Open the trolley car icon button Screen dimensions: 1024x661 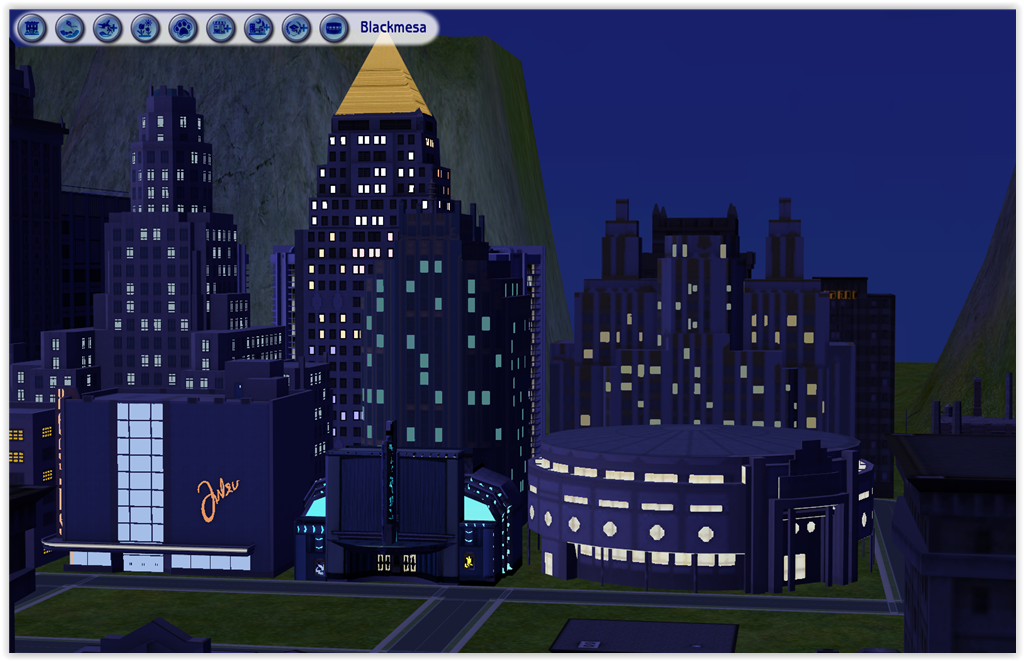[x=334, y=28]
